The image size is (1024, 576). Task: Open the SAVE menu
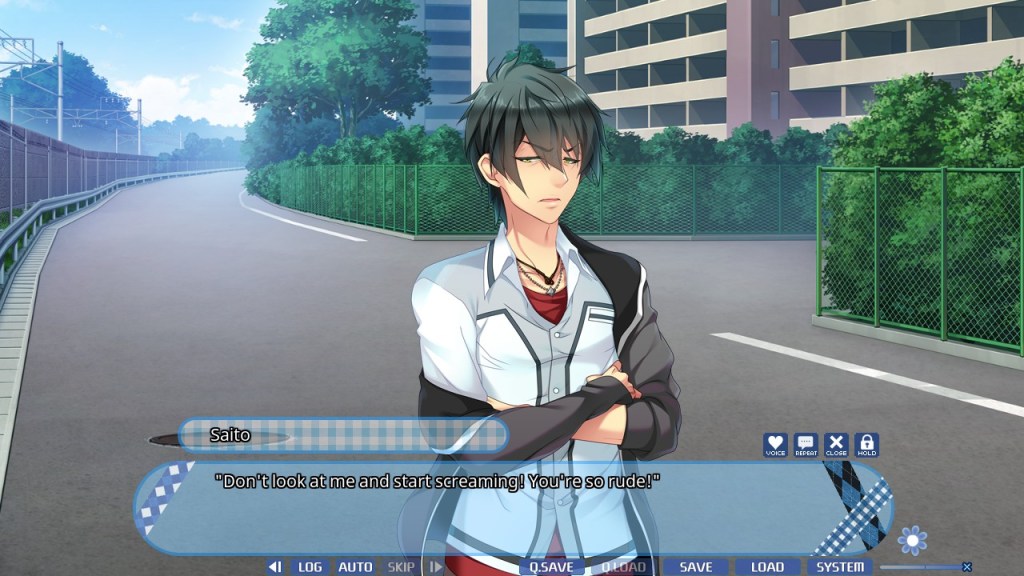(x=695, y=567)
